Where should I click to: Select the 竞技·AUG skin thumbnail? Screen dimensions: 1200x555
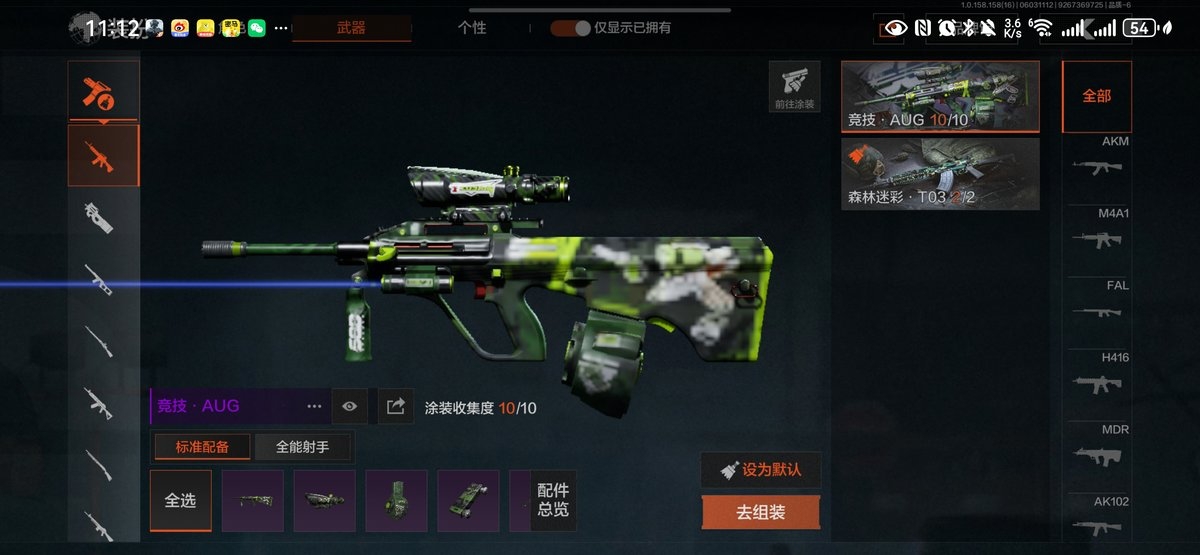(x=940, y=97)
